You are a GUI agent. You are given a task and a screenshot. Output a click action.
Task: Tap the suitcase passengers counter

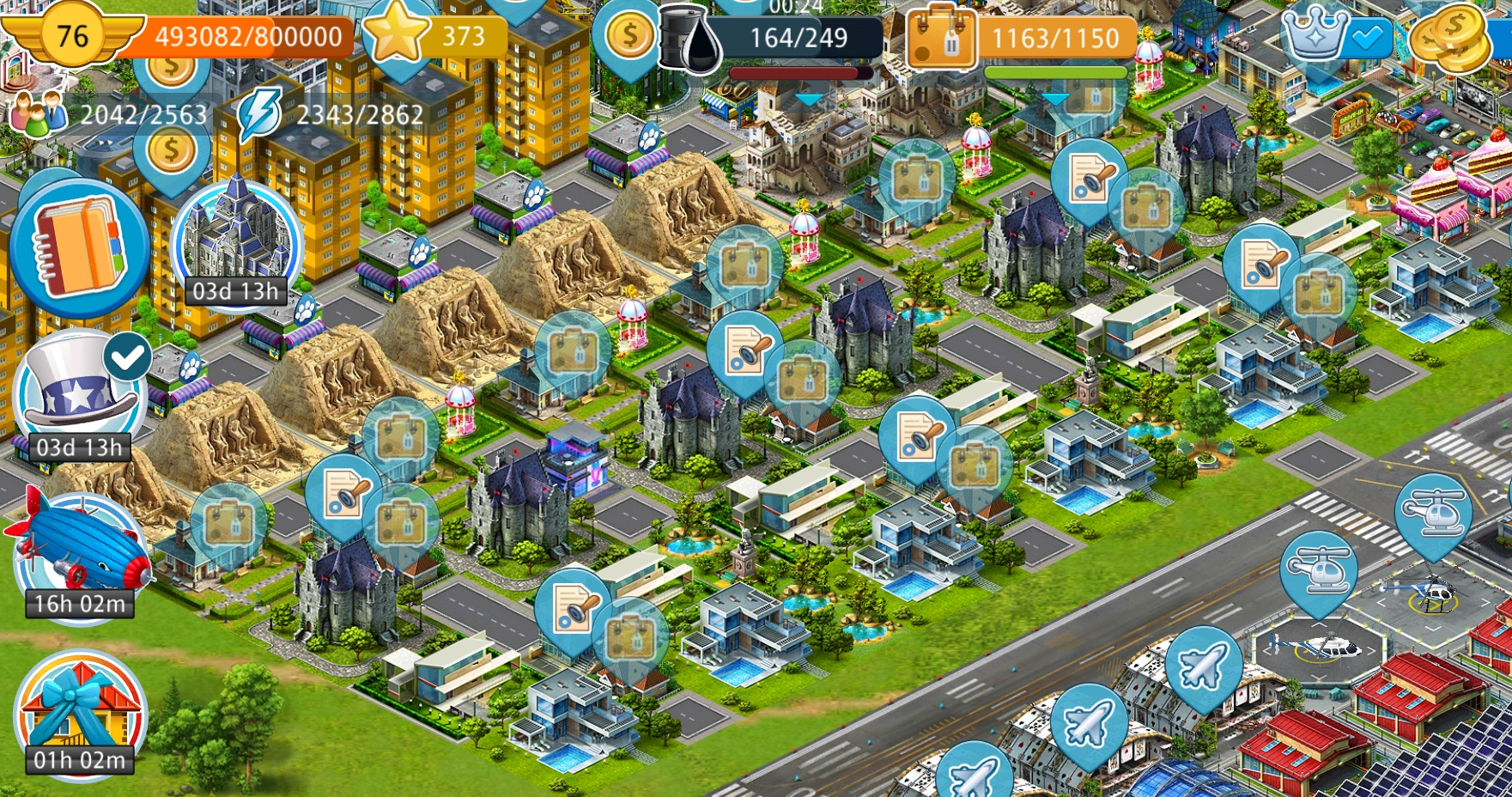1022,38
